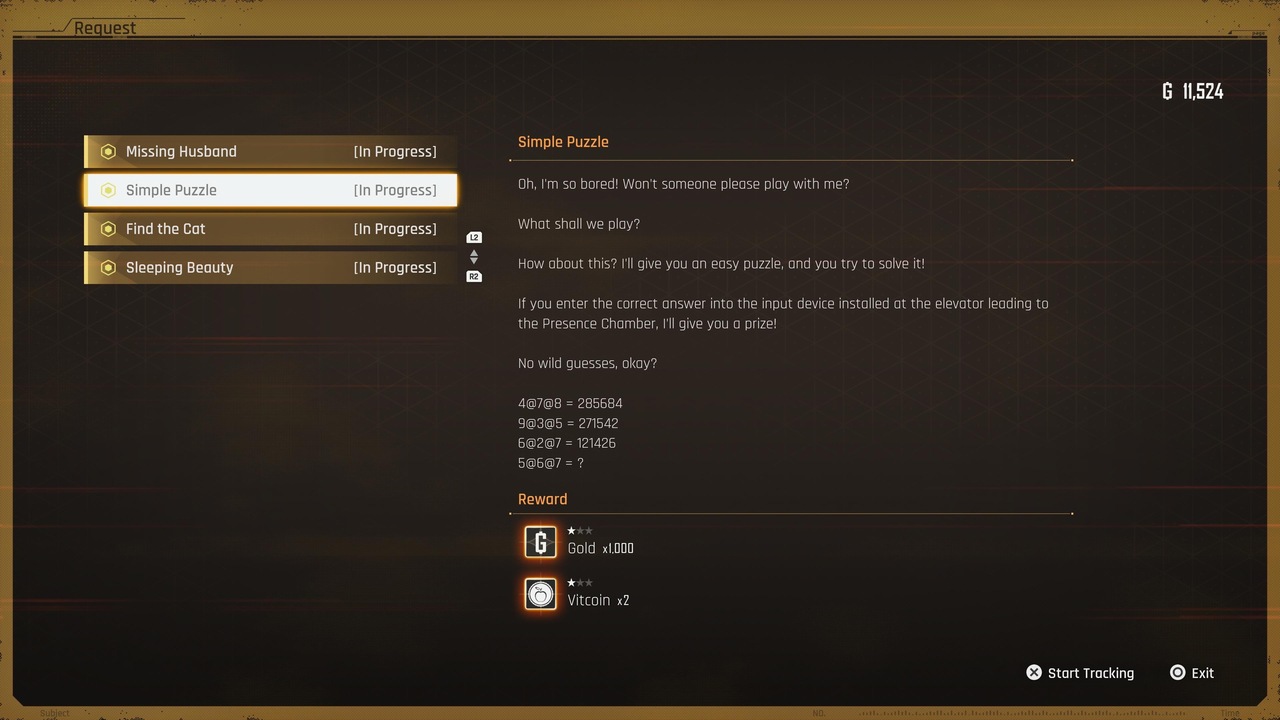The width and height of the screenshot is (1280, 720).
Task: Click the up scroll arrow in quest list
Action: [473, 251]
